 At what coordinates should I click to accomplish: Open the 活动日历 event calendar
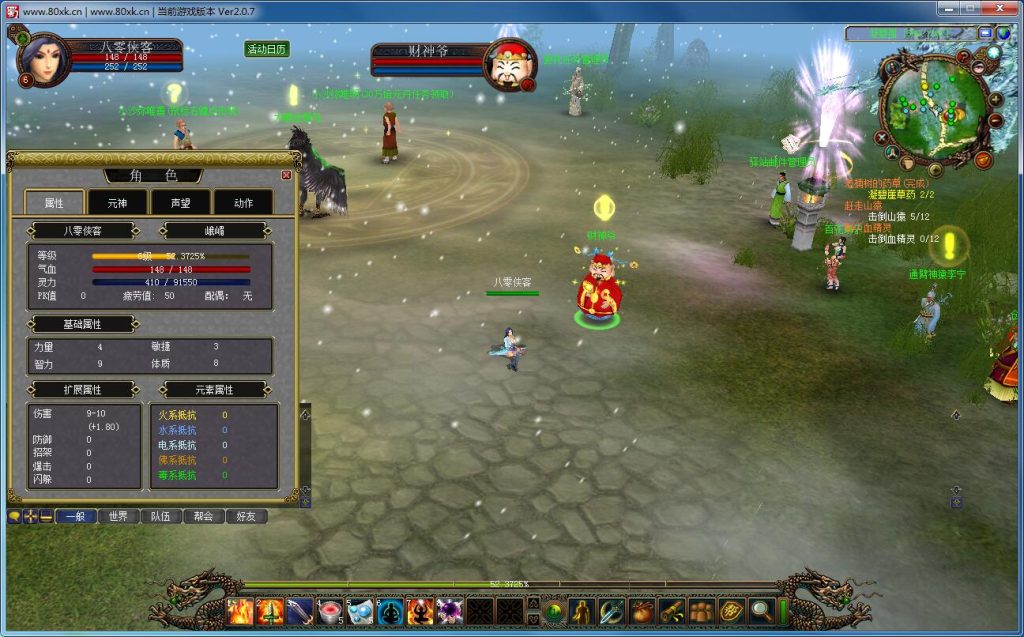tap(267, 49)
